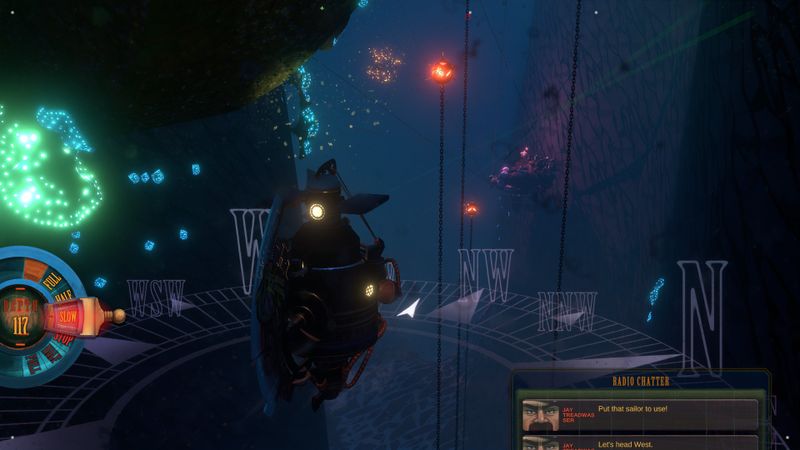The height and width of the screenshot is (450, 800).
Task: Select the "Let's head West." radio message
Action: coord(639,443)
